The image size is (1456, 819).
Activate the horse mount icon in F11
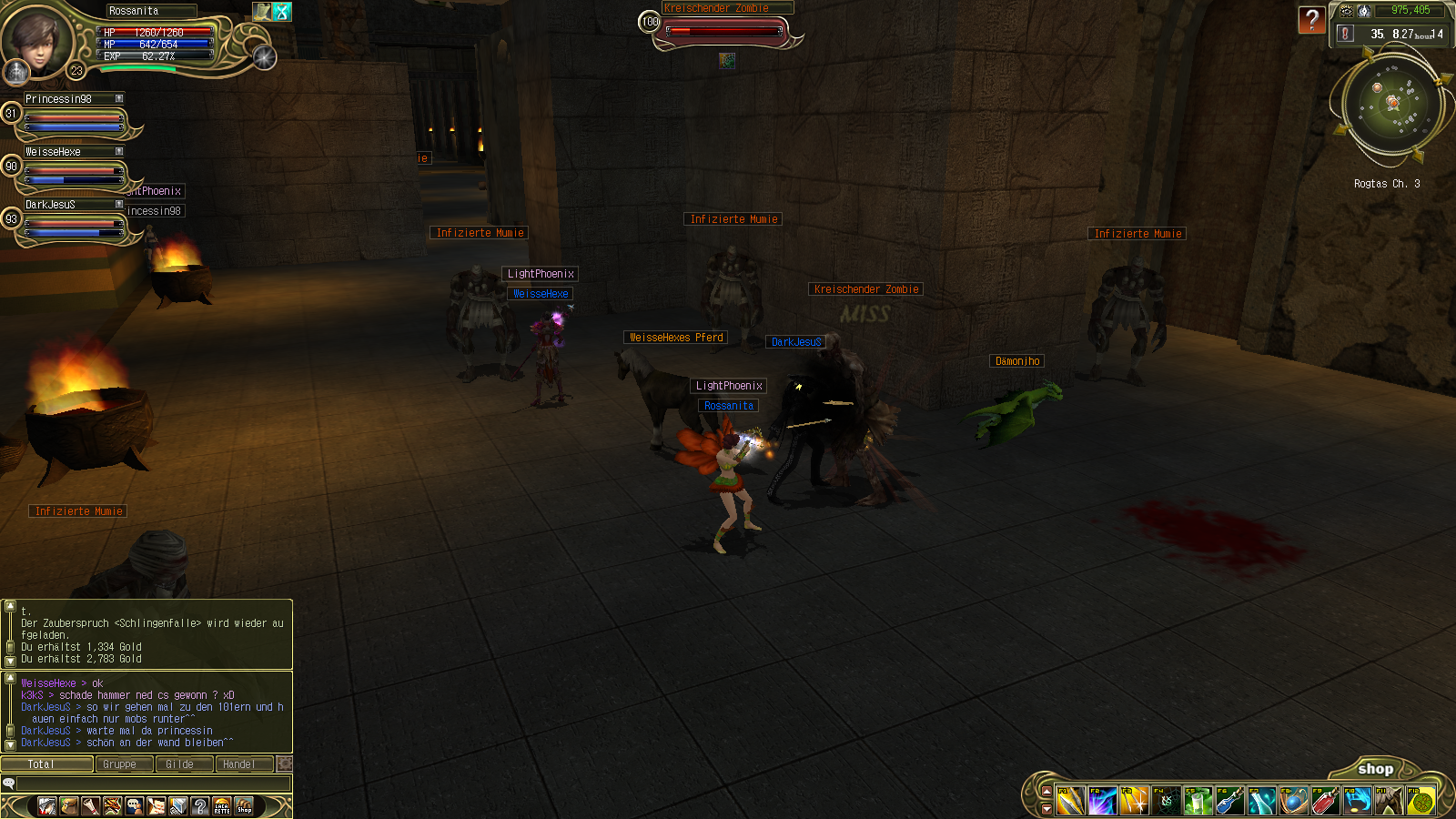pos(1389,802)
